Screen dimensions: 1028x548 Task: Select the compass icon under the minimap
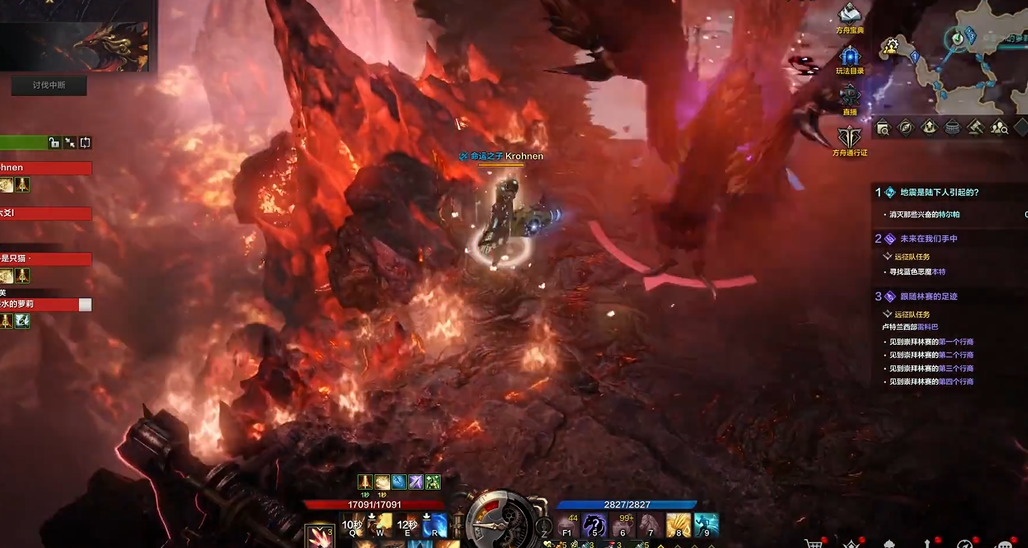click(906, 127)
